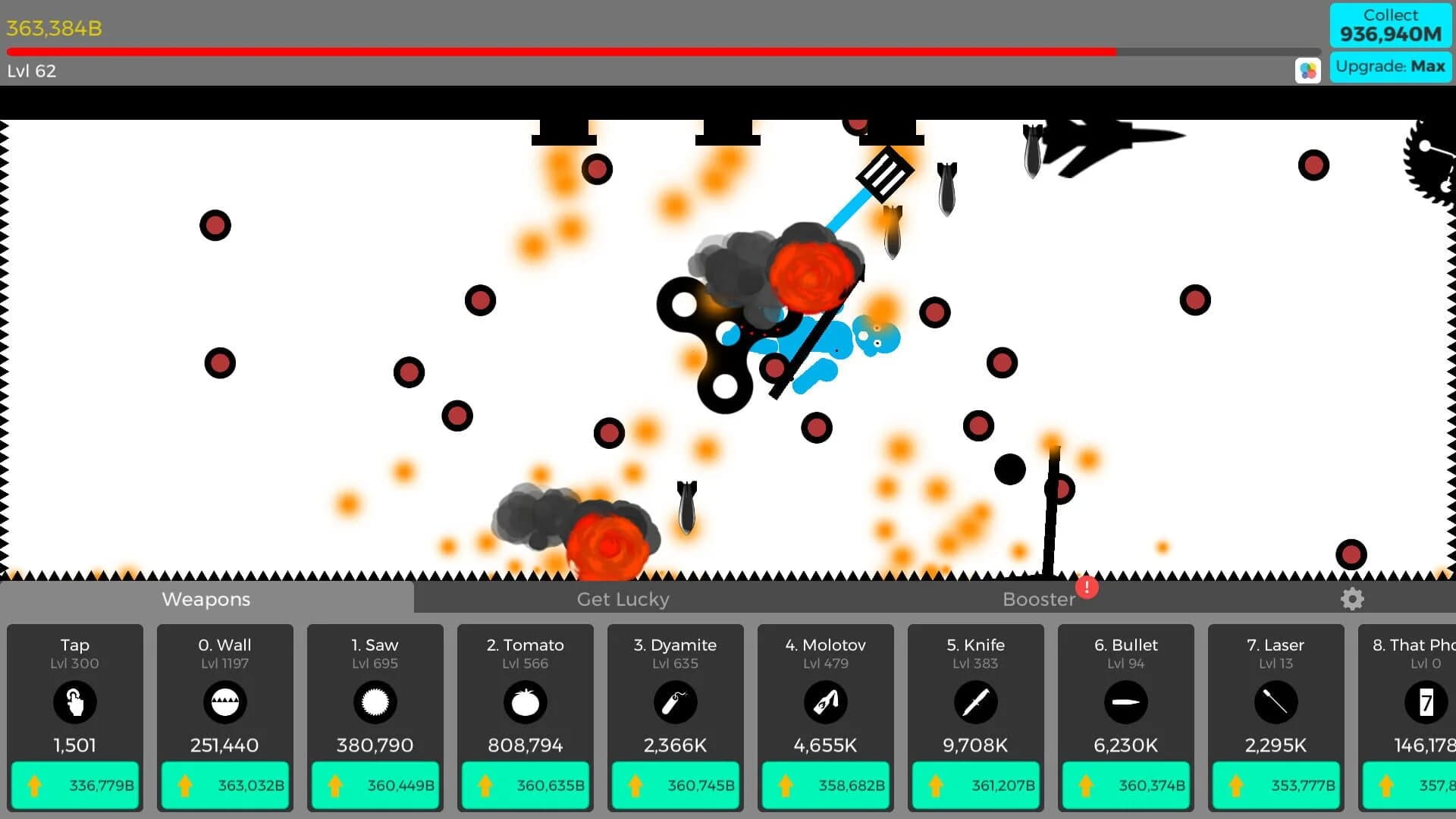Switch to the Weapons tab
Image resolution: width=1456 pixels, height=819 pixels.
tap(206, 599)
